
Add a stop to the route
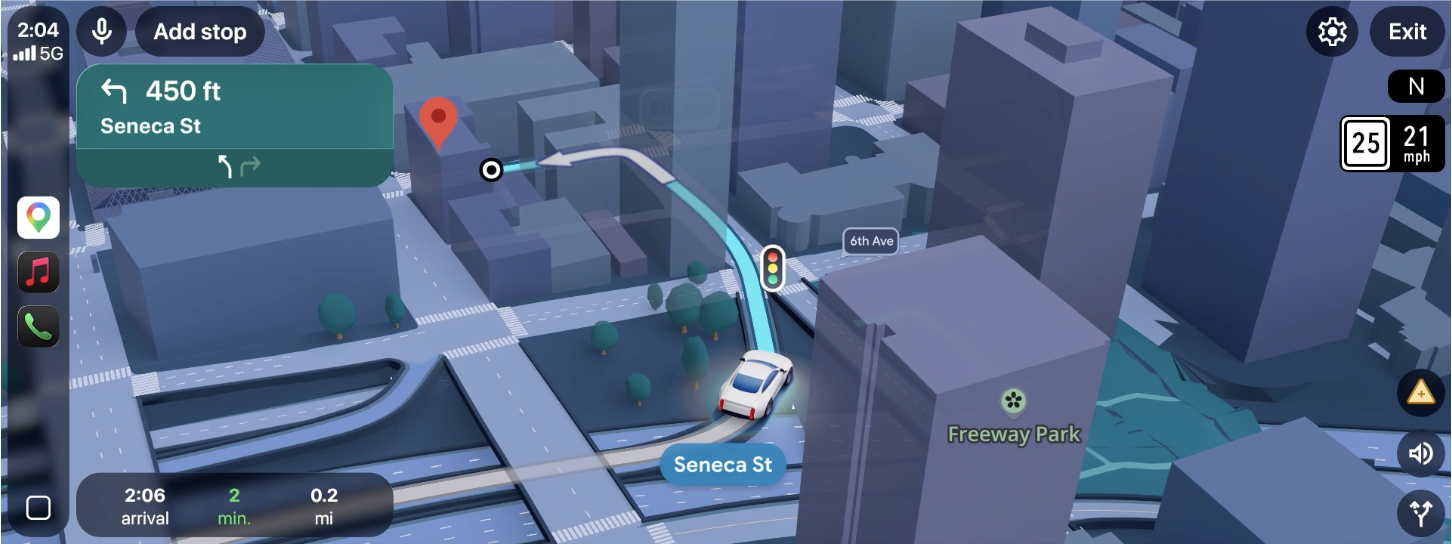pyautogui.click(x=200, y=32)
